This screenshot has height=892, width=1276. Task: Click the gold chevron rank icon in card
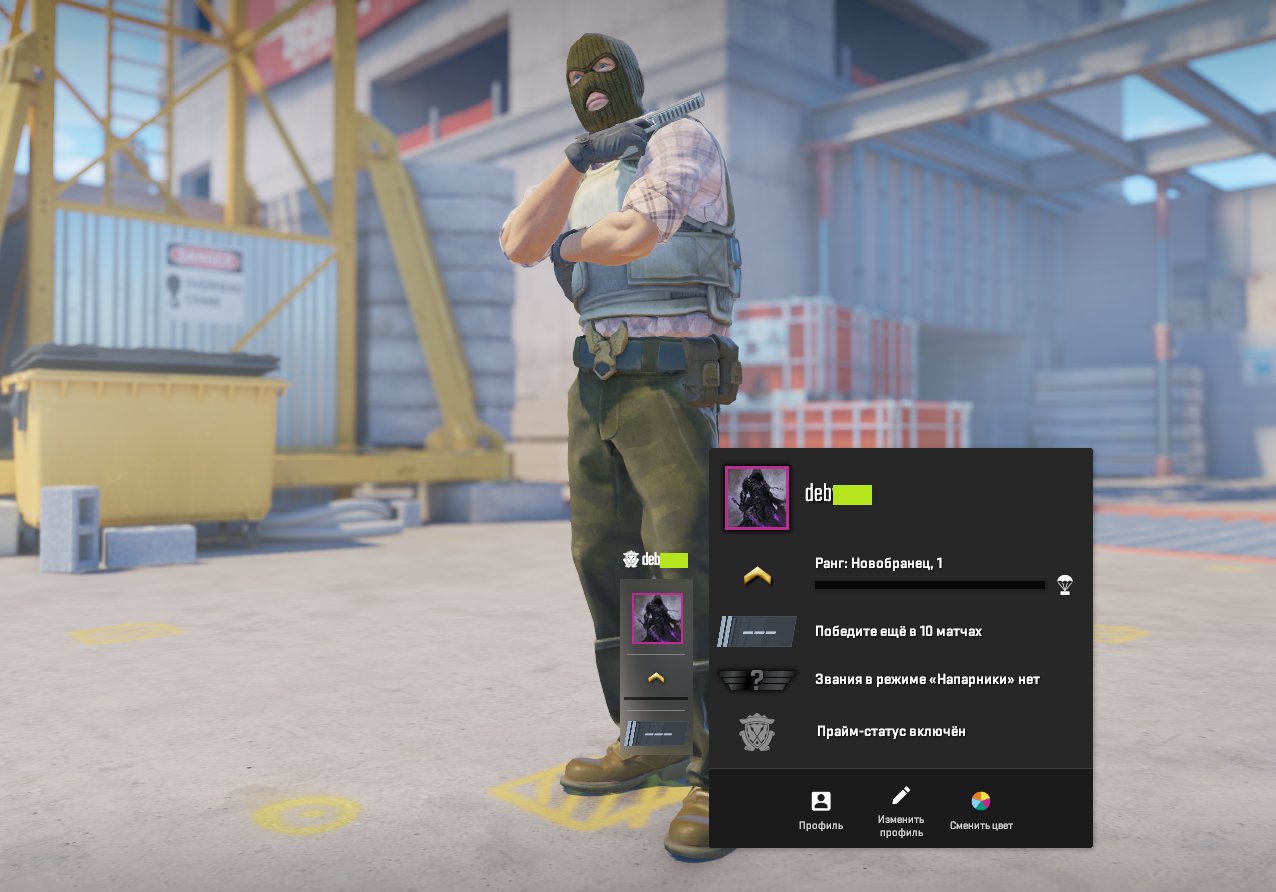[x=757, y=575]
